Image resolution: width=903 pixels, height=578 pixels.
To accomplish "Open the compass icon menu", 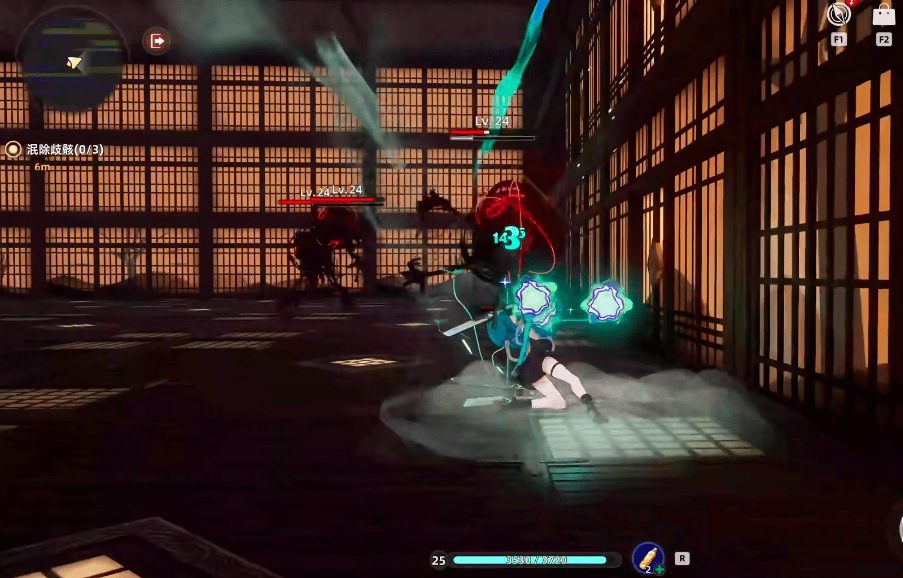I will 838,16.
